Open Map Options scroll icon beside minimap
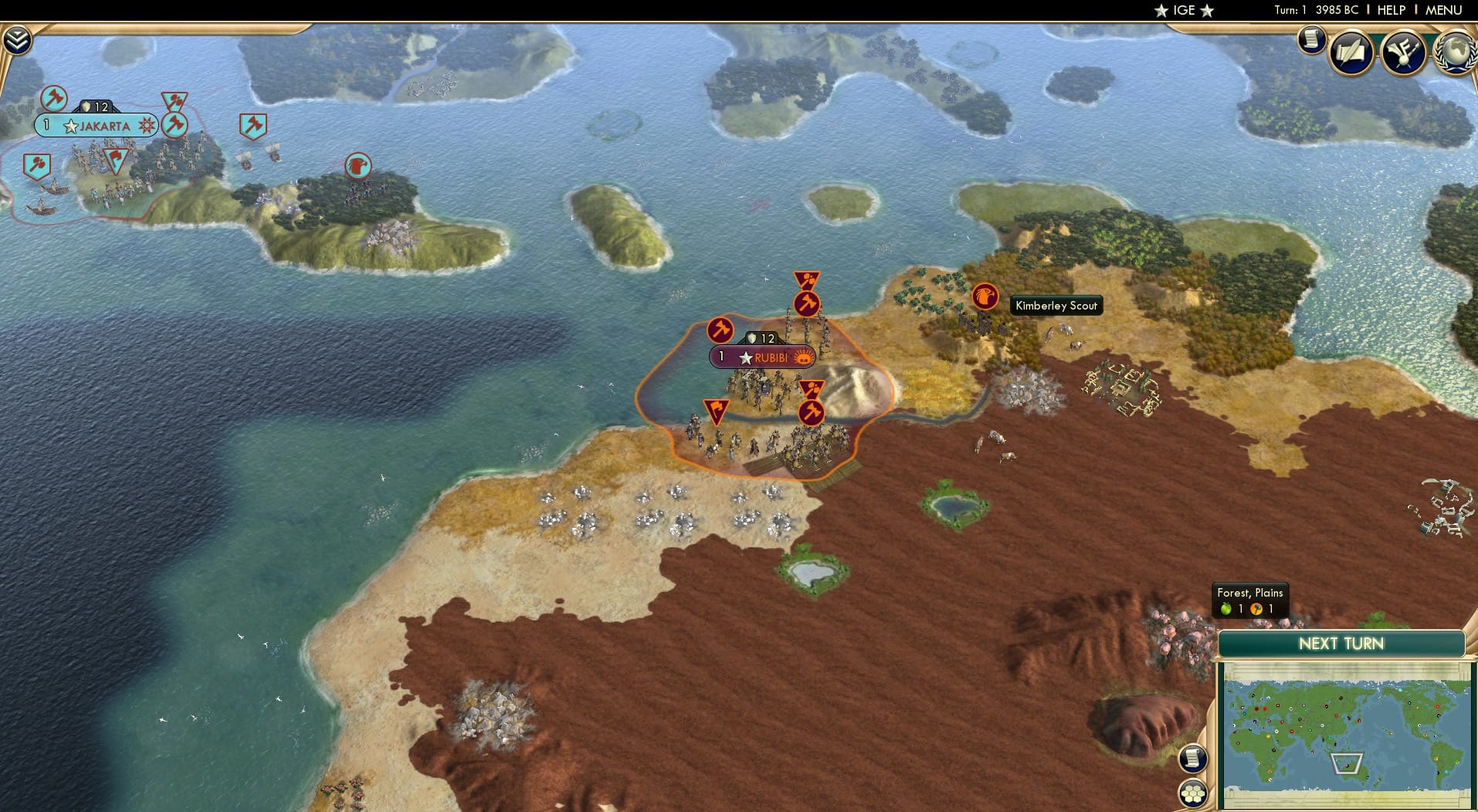 click(x=1194, y=758)
